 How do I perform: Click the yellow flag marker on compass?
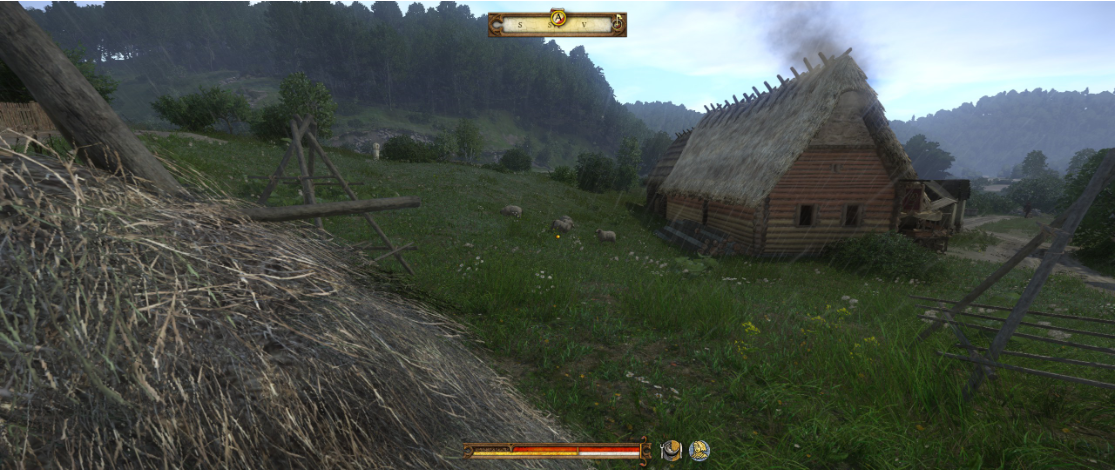[618, 22]
